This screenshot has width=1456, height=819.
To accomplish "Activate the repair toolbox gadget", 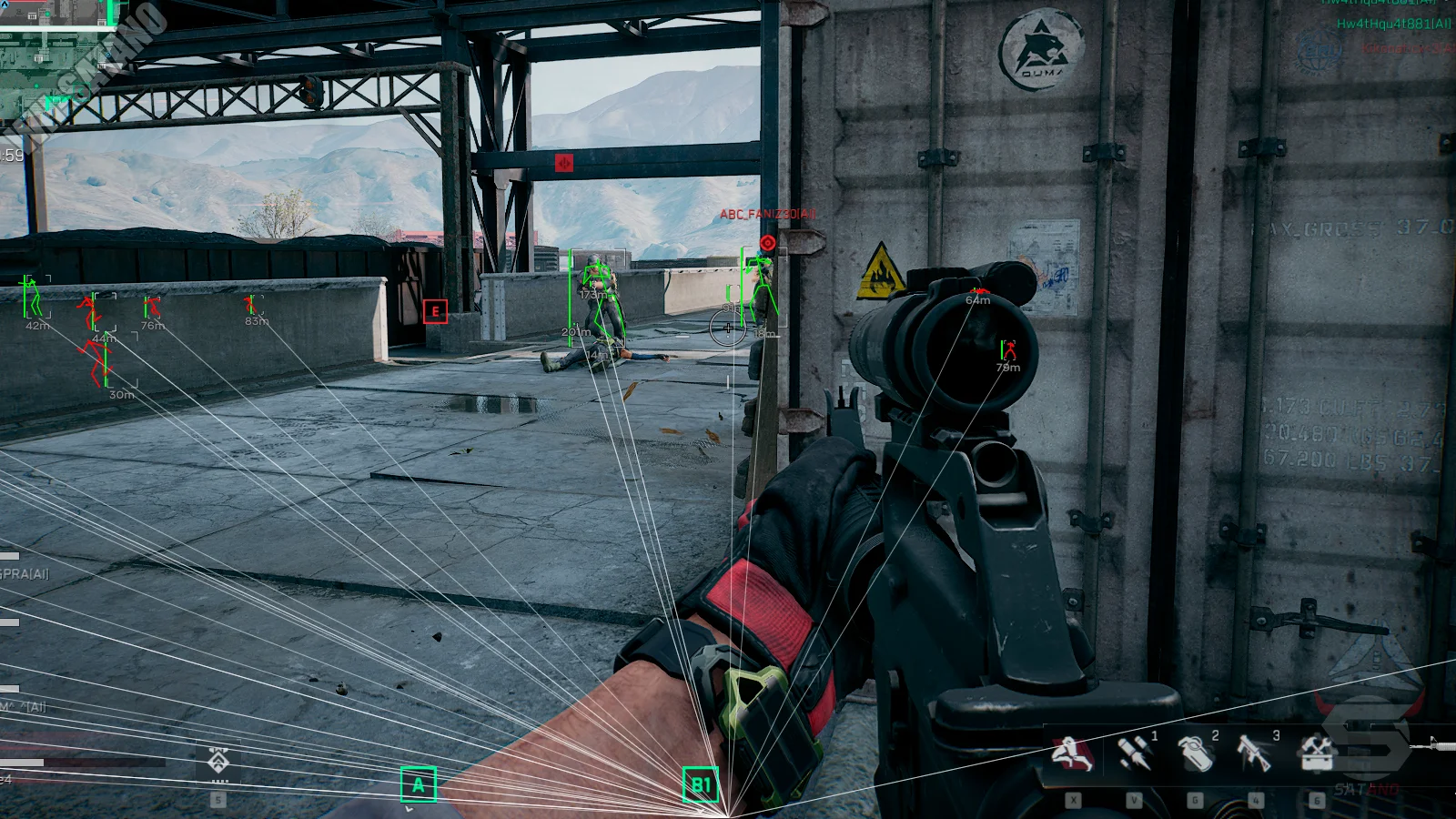I will [x=1315, y=753].
